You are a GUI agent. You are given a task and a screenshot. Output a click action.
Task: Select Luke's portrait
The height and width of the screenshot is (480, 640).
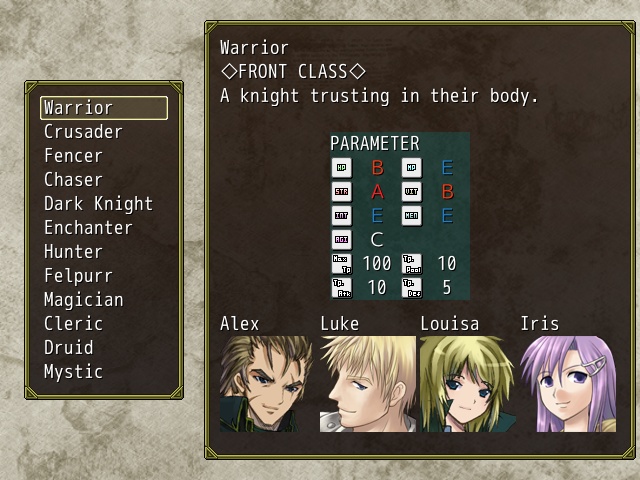click(367, 384)
